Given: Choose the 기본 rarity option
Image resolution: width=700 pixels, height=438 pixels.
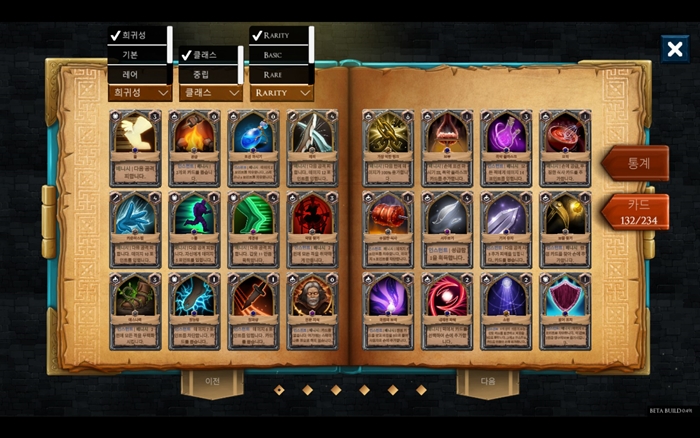Looking at the screenshot, I should pos(137,55).
